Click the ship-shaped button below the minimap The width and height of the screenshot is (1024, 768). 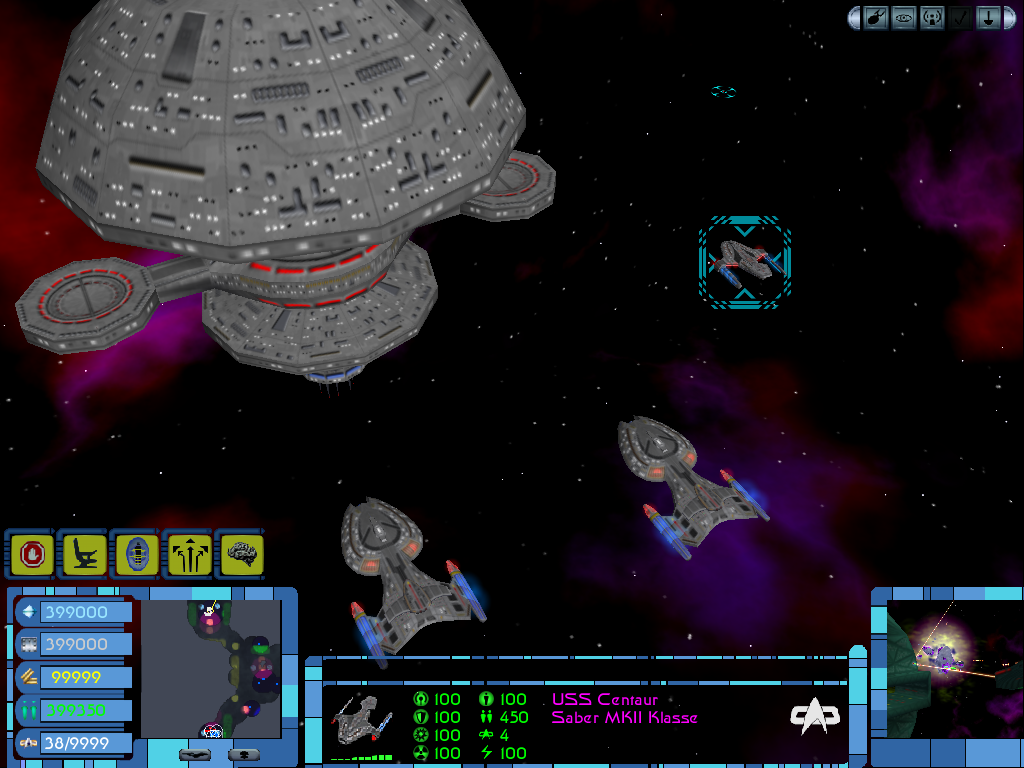[197, 754]
